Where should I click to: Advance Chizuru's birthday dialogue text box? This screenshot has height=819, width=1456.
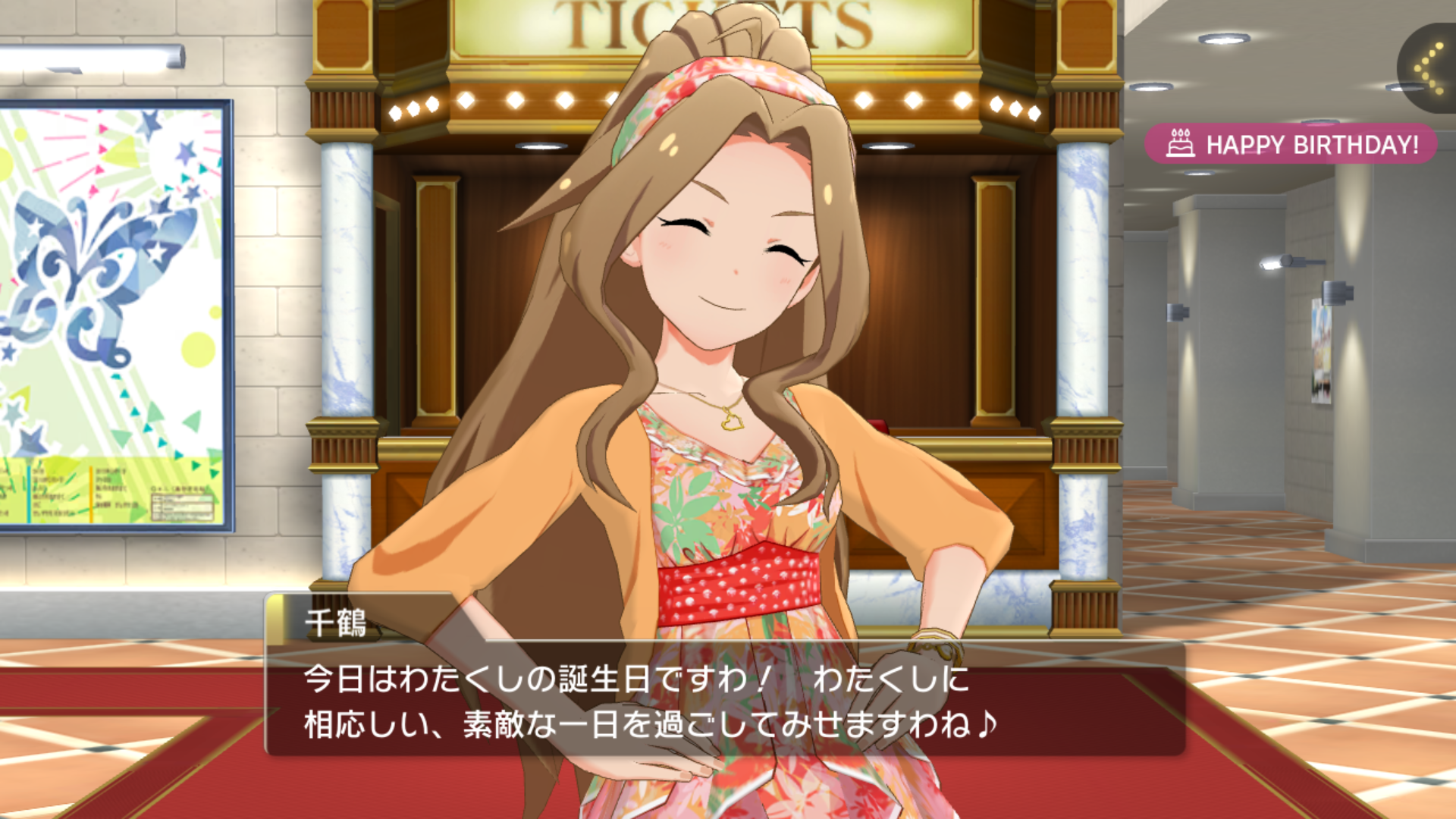724,701
